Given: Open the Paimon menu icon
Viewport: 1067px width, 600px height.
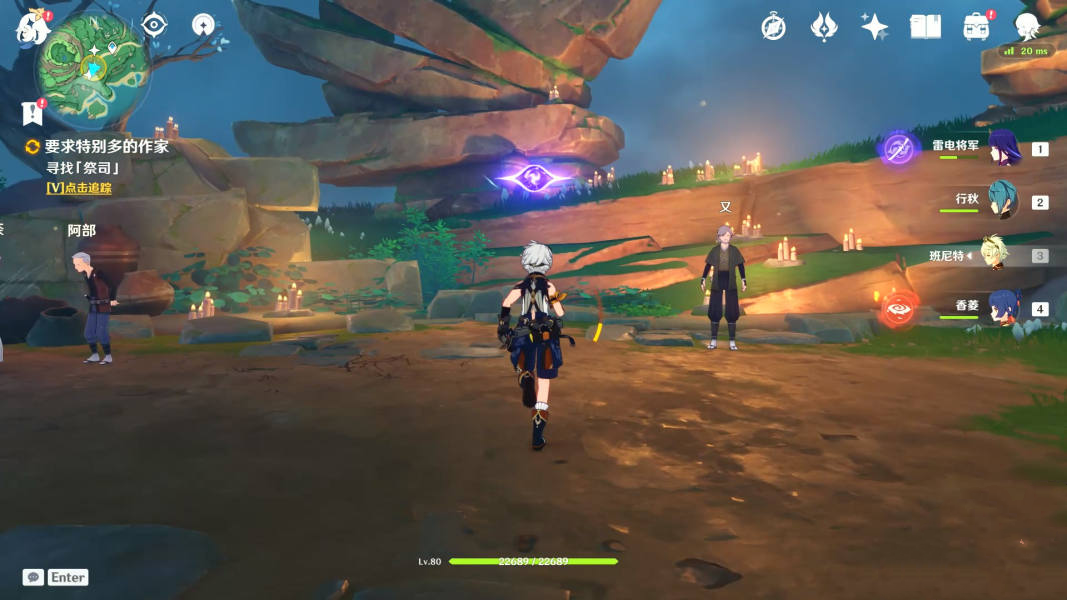Looking at the screenshot, I should 32,28.
